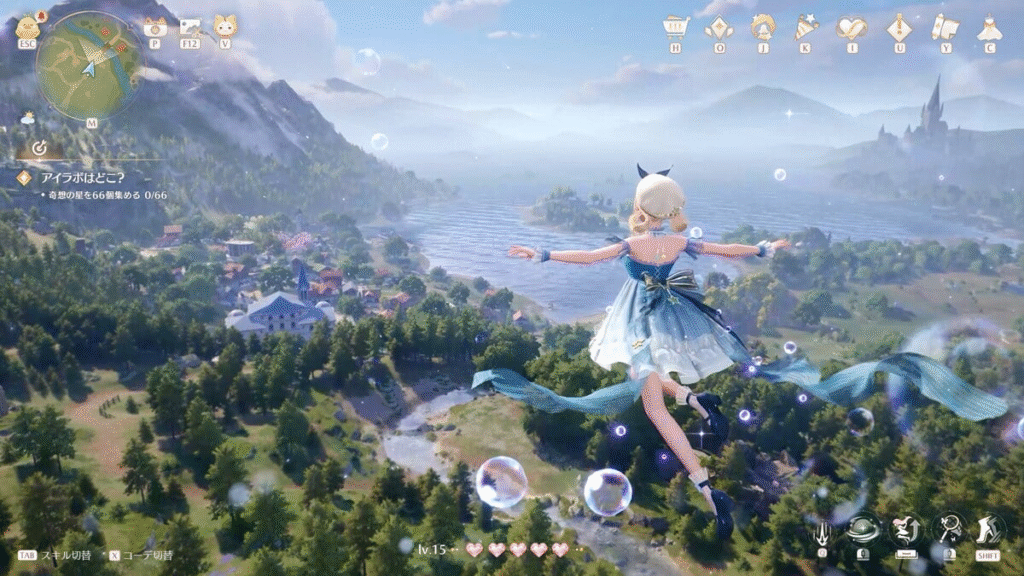Image resolution: width=1024 pixels, height=576 pixels.
Task: Open the party popper events icon
Action: [807, 27]
